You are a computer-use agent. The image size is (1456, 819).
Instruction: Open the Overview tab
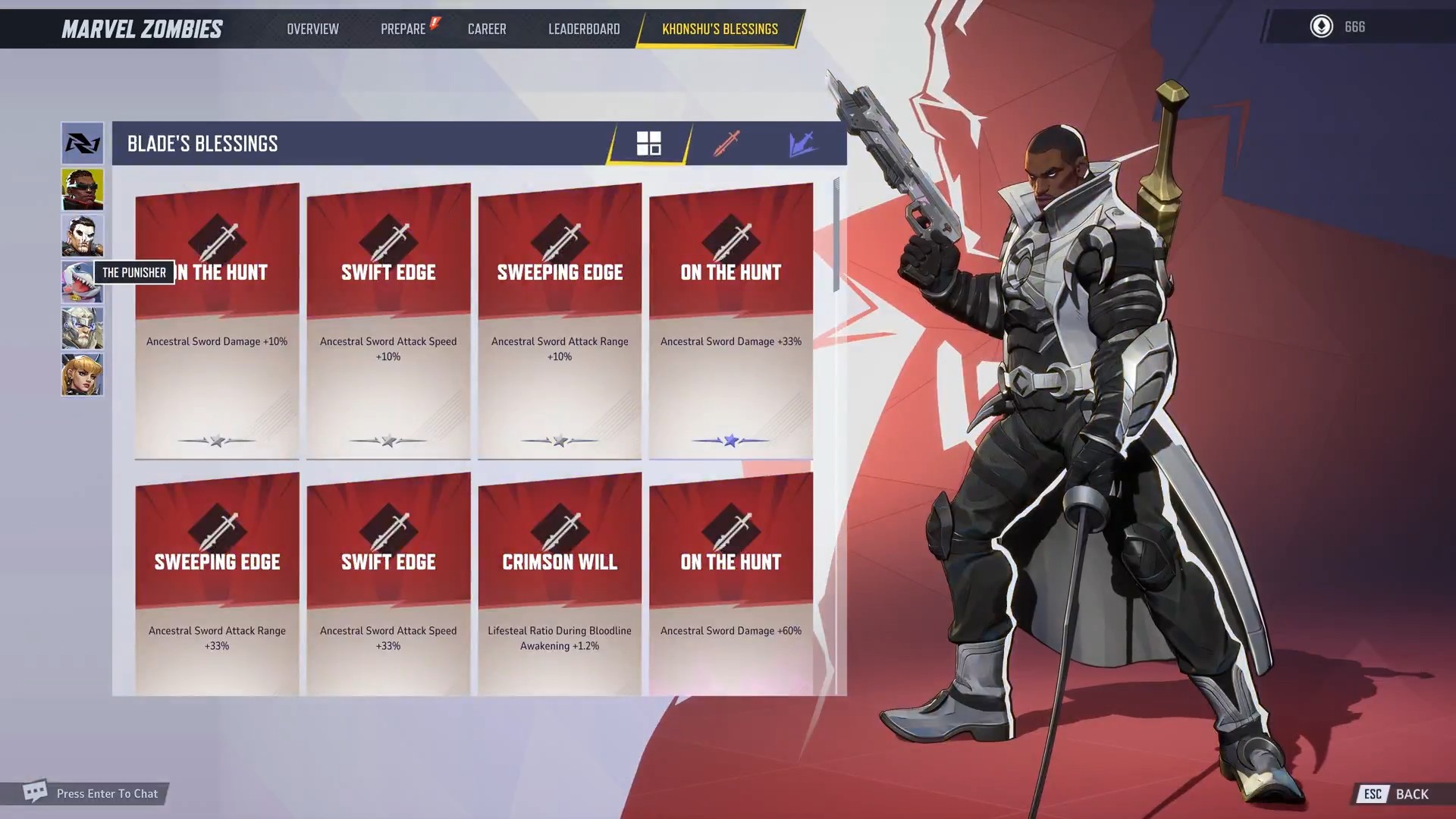click(312, 29)
